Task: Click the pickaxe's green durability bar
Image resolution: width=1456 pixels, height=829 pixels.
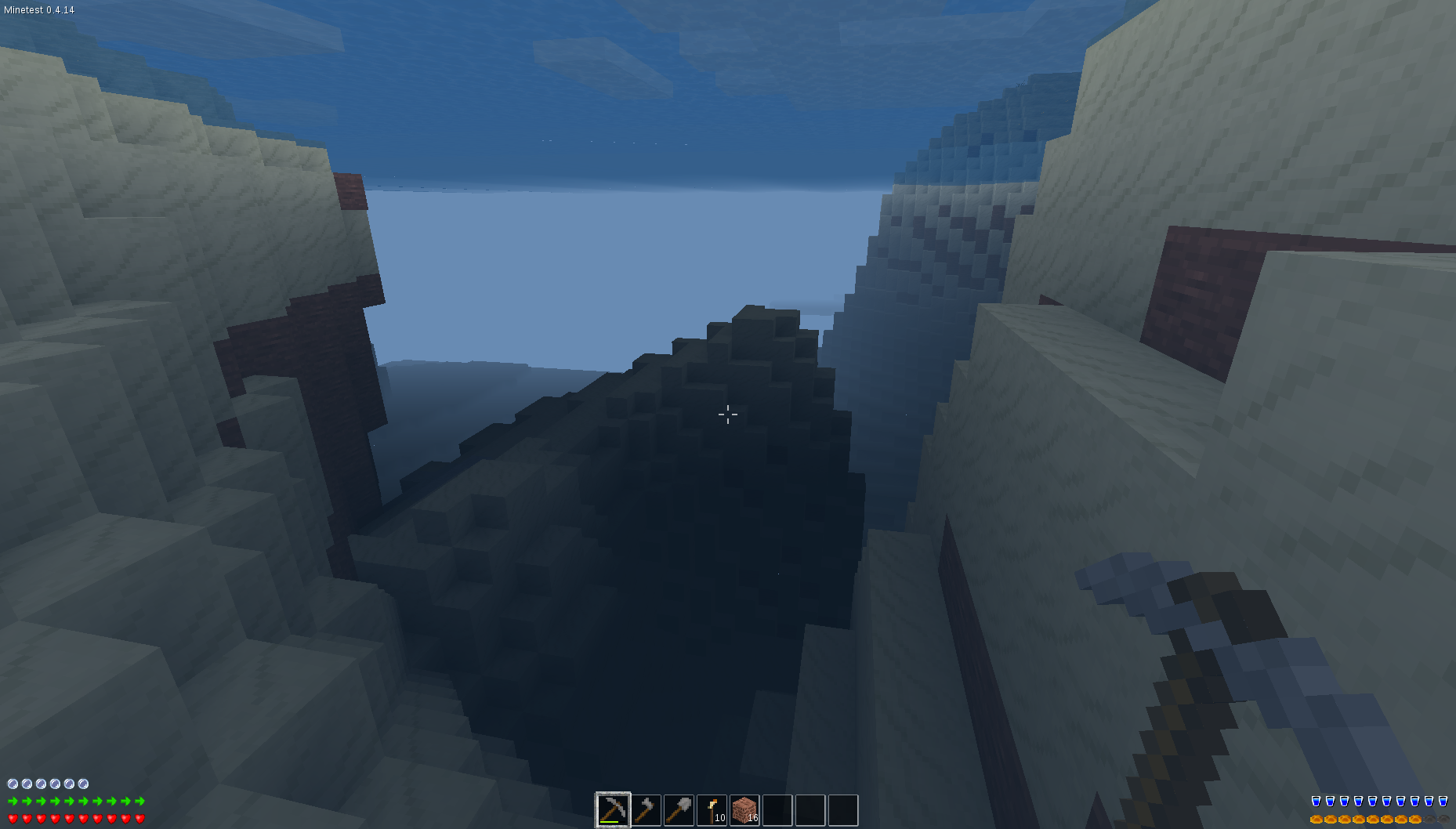Action: coord(610,820)
